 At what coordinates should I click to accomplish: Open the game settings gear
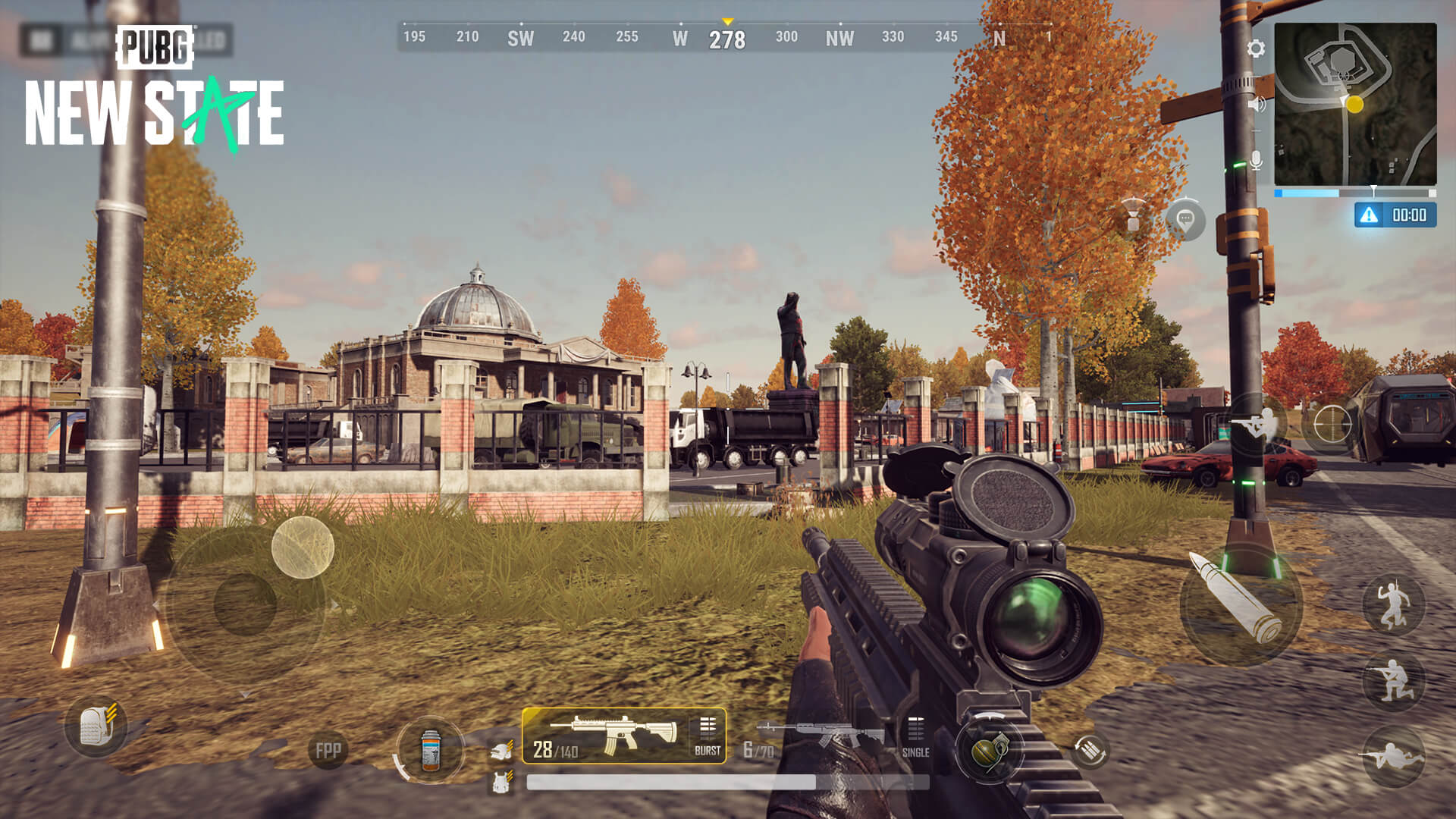click(x=1255, y=48)
